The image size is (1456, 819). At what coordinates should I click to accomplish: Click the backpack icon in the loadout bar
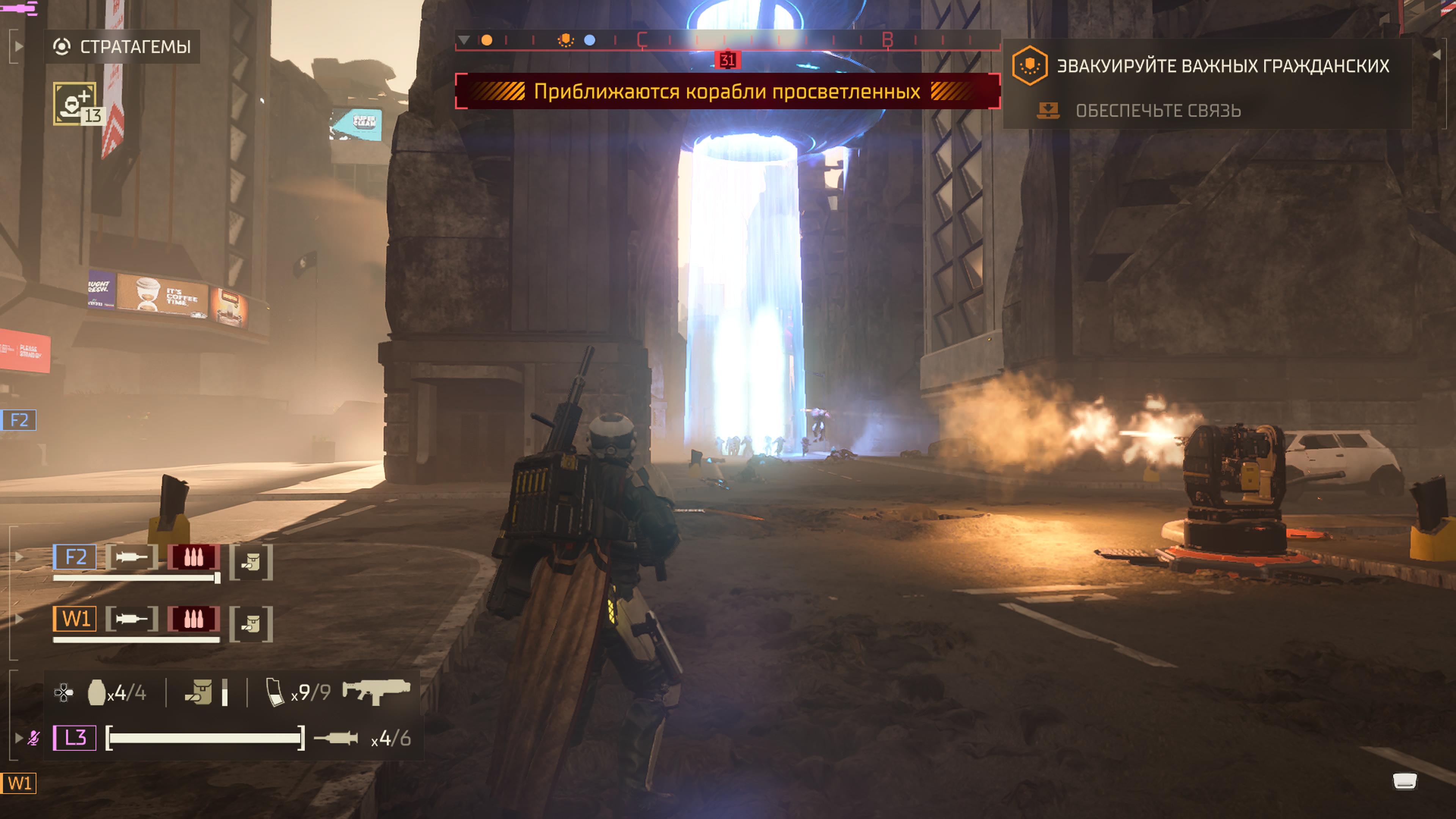(199, 692)
